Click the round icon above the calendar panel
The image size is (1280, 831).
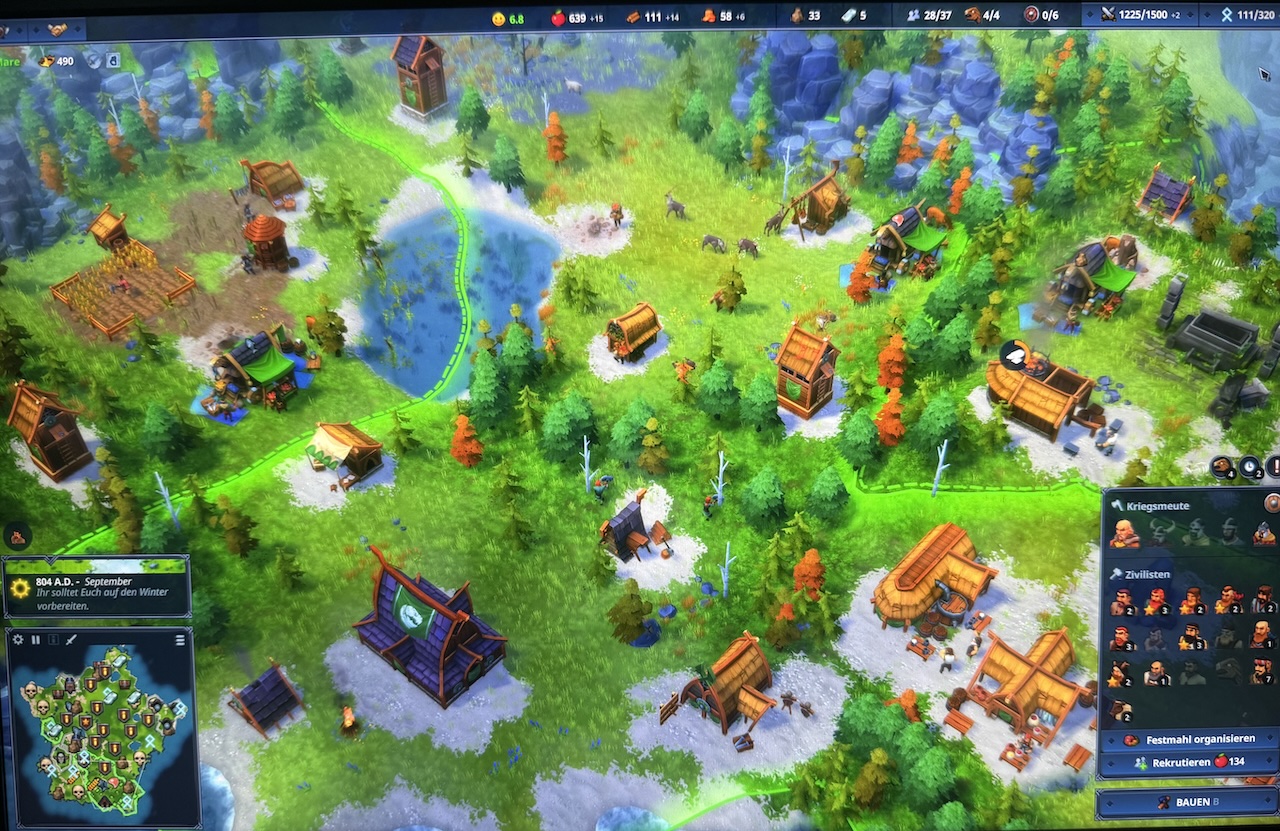click(17, 535)
